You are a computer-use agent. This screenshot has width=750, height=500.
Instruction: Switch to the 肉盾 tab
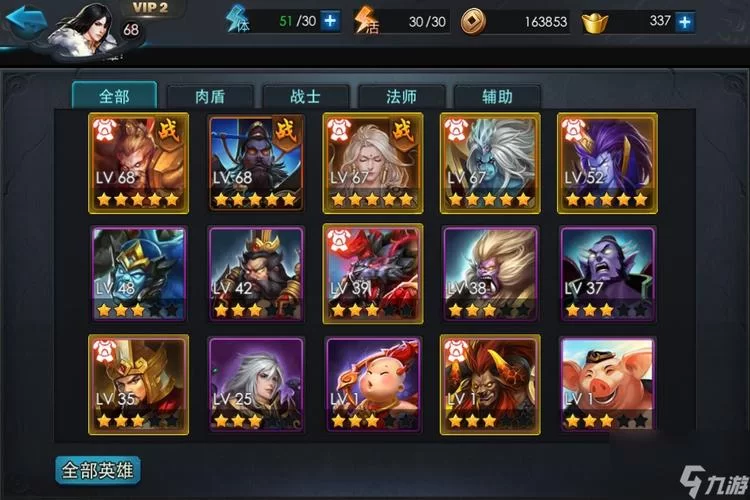[209, 96]
